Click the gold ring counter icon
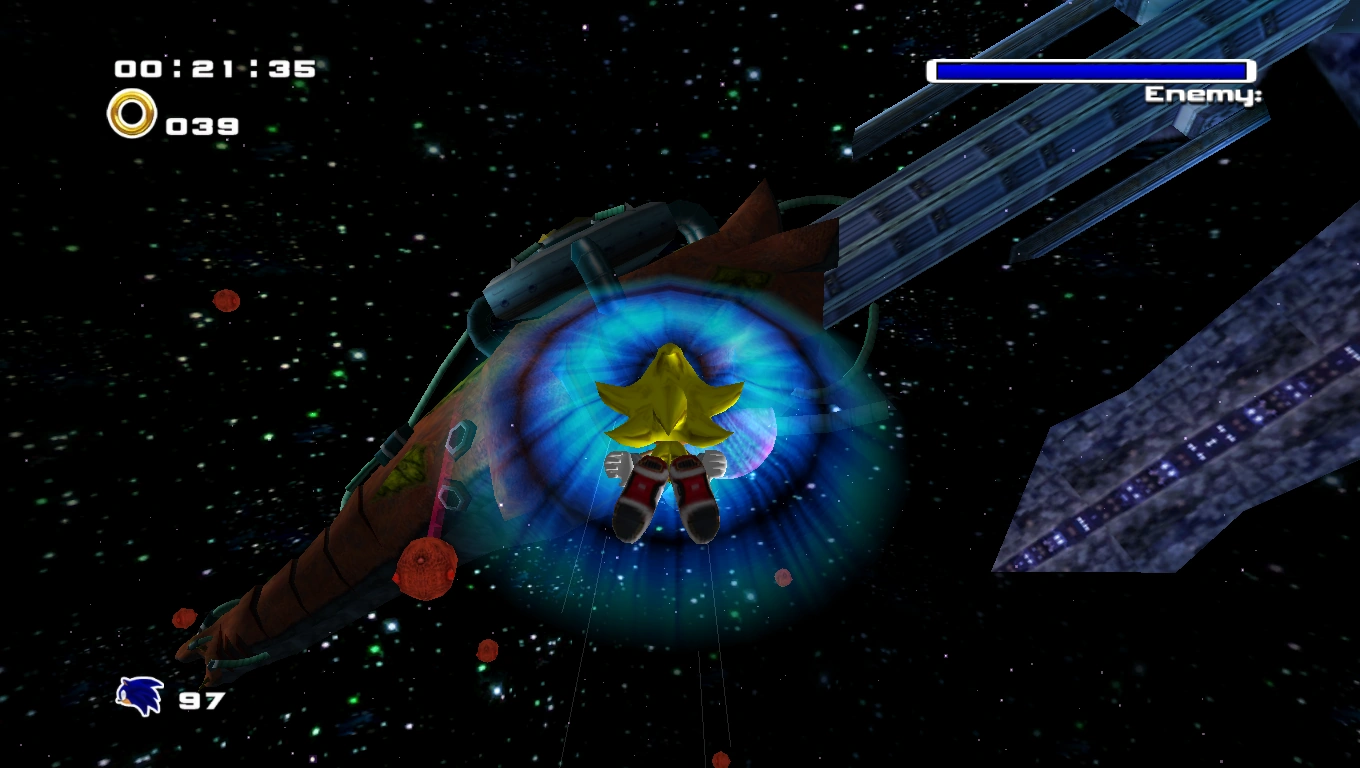This screenshot has height=768, width=1360. [x=132, y=114]
